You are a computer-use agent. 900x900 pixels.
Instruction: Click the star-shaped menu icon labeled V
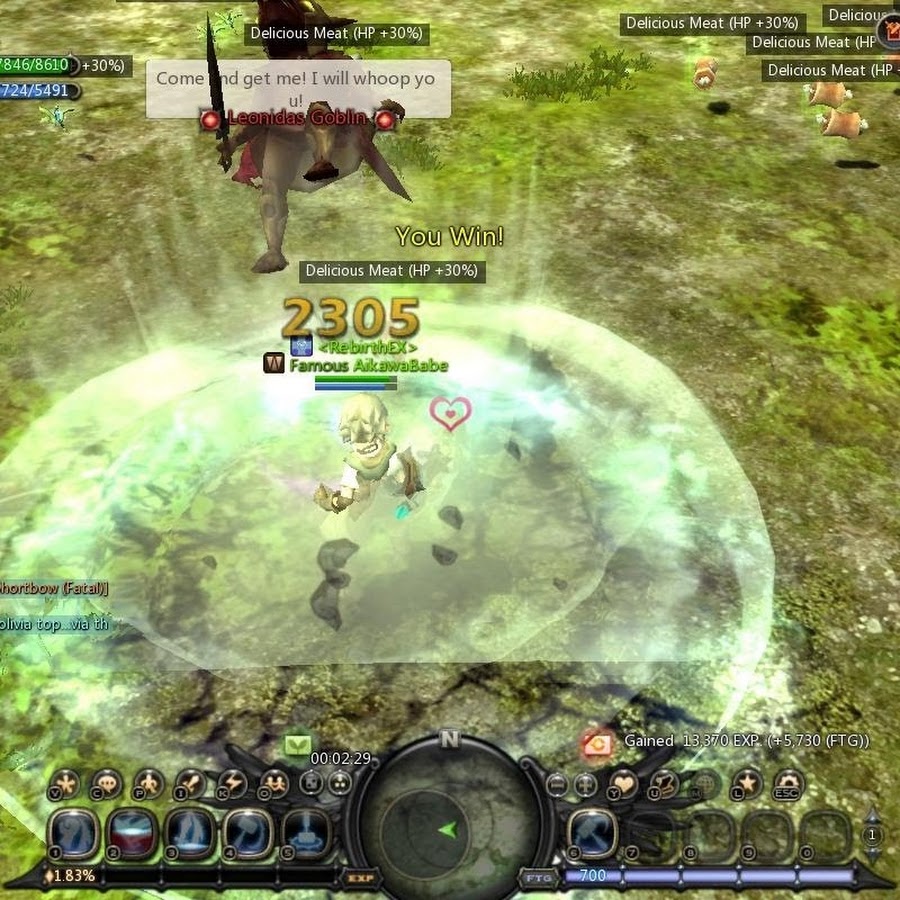click(x=64, y=784)
